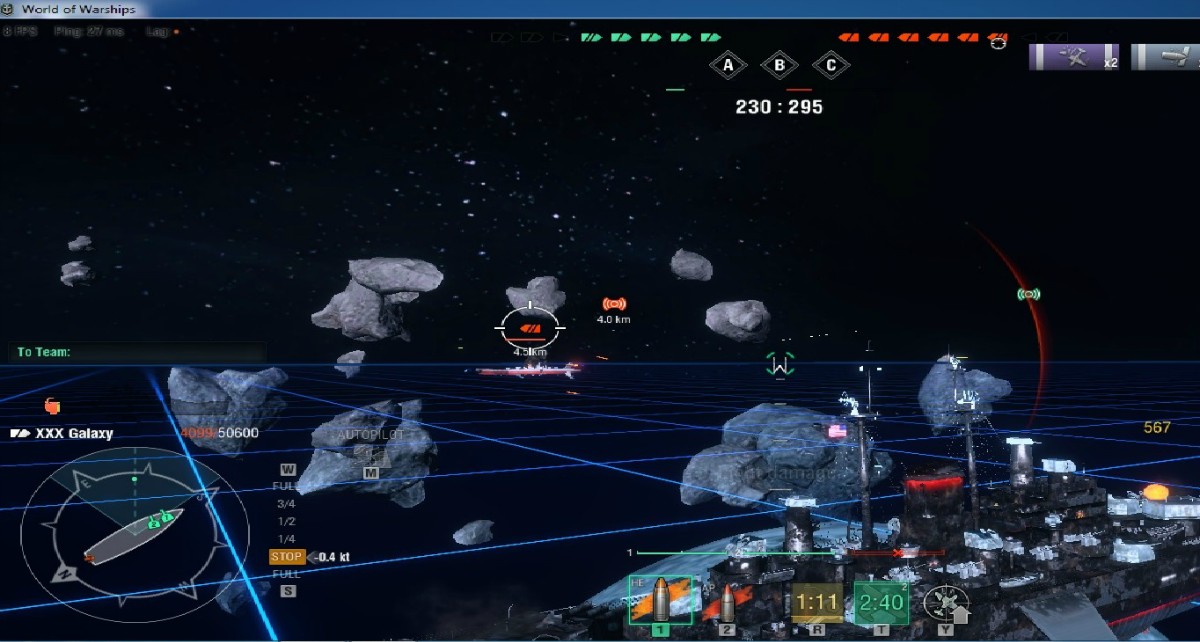Click the targeted enemy ship marker
Image resolution: width=1200 pixels, height=642 pixels.
click(x=532, y=327)
